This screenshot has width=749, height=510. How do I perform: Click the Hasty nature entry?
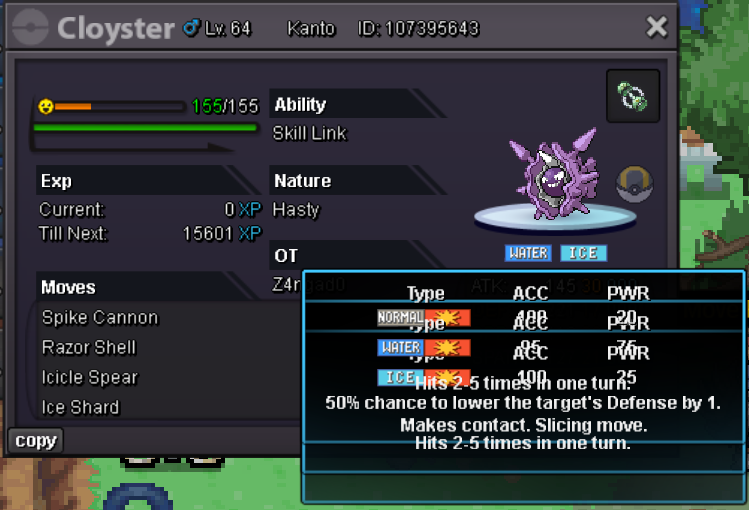click(296, 210)
